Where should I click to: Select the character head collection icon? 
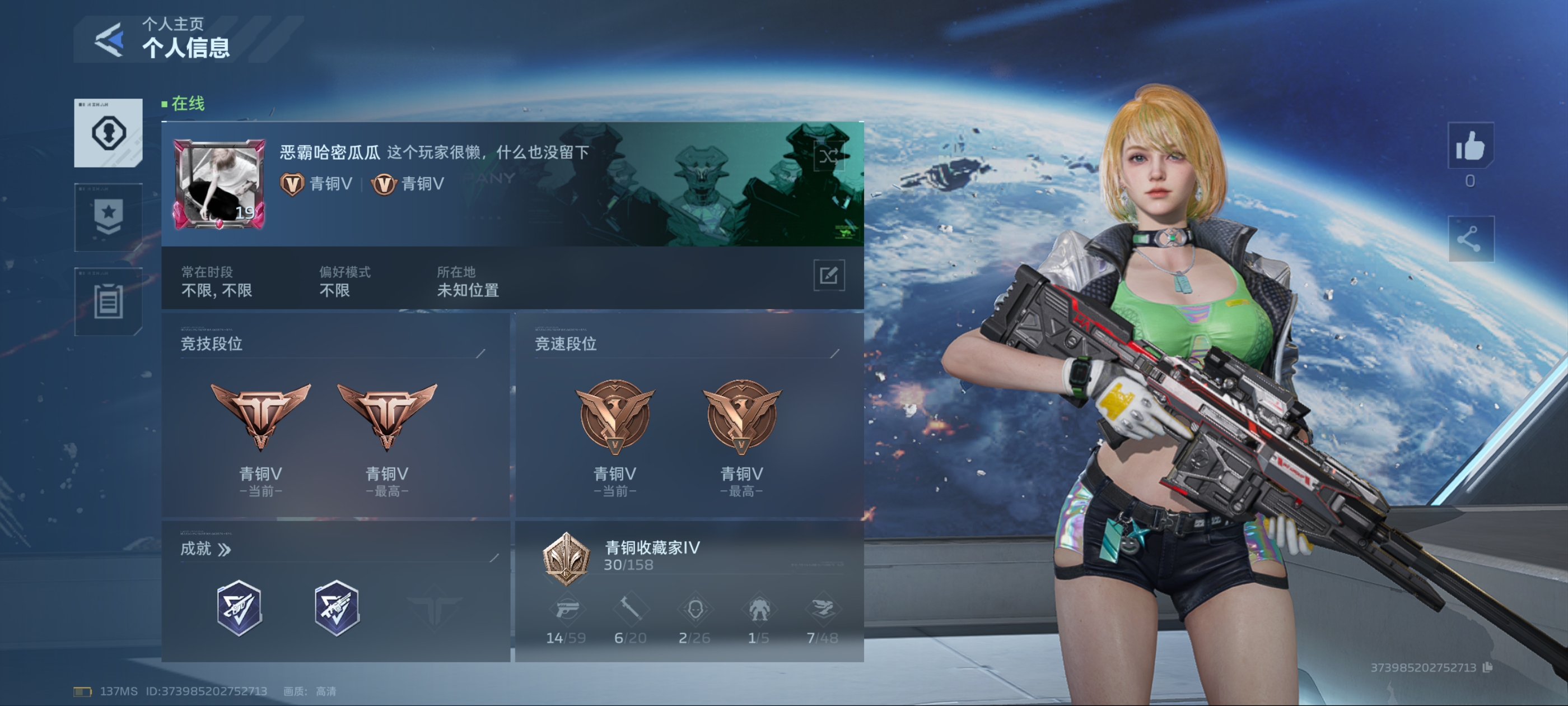click(x=694, y=609)
